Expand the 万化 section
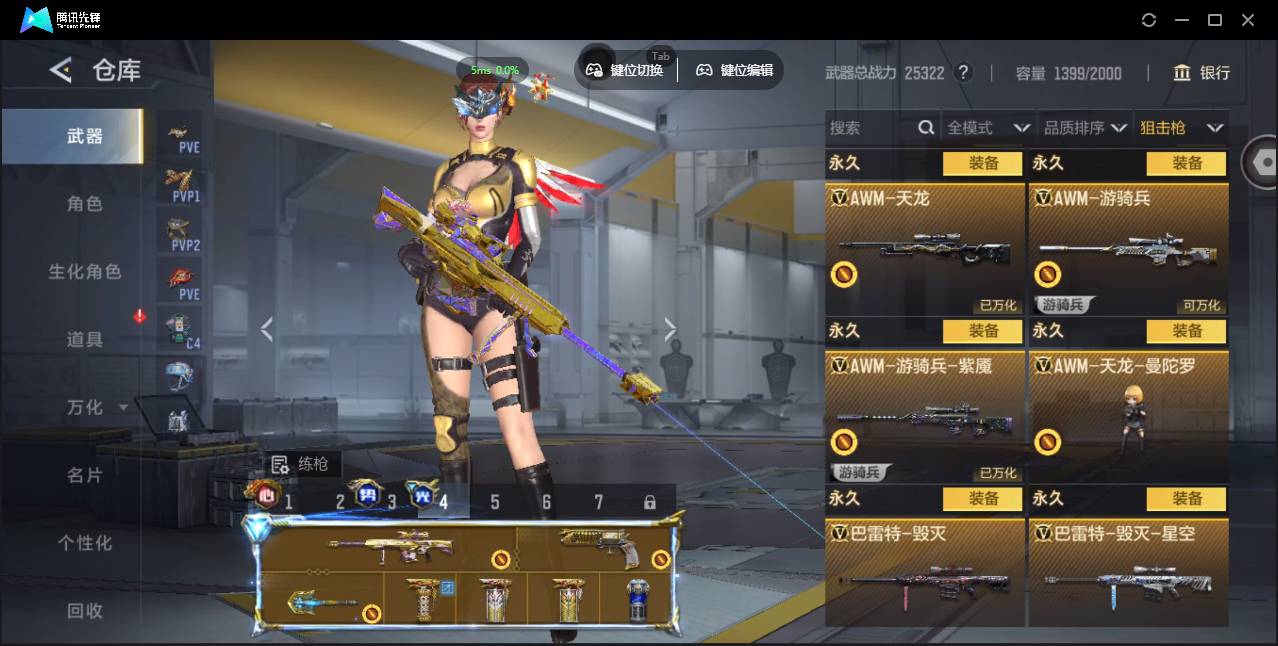This screenshot has width=1278, height=646. (x=95, y=408)
